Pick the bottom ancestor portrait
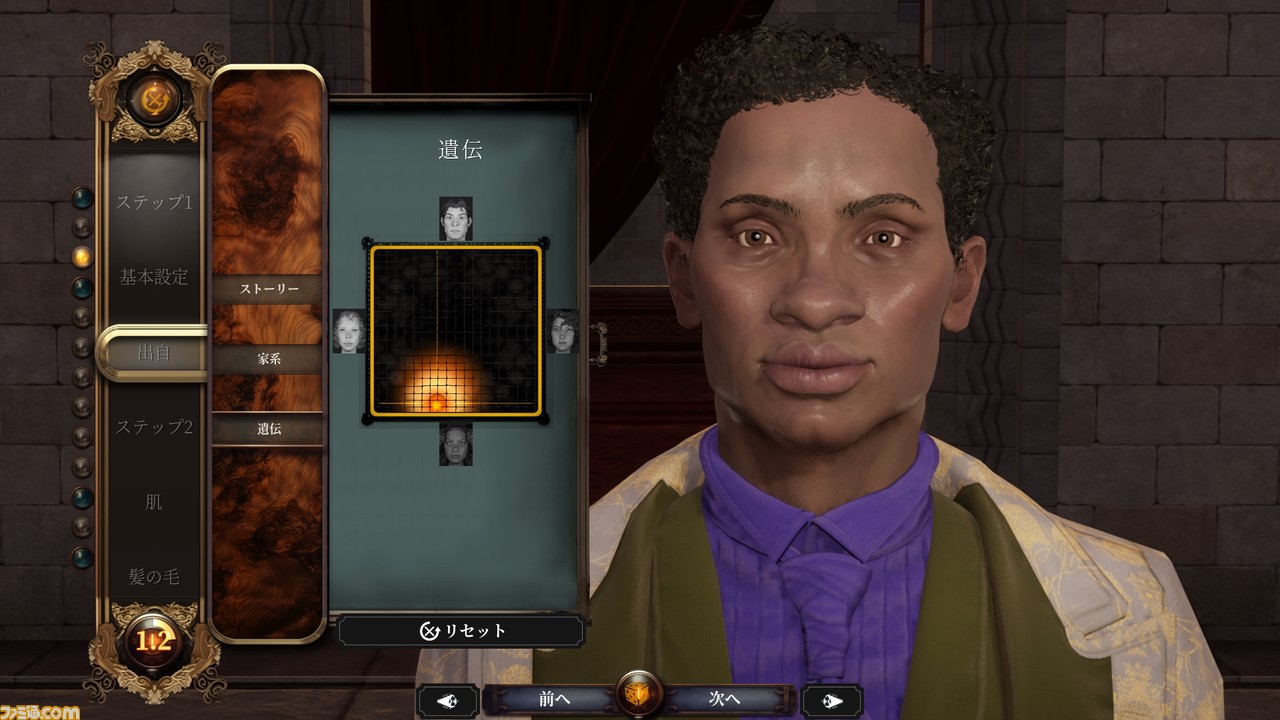Image resolution: width=1280 pixels, height=720 pixels. (456, 444)
